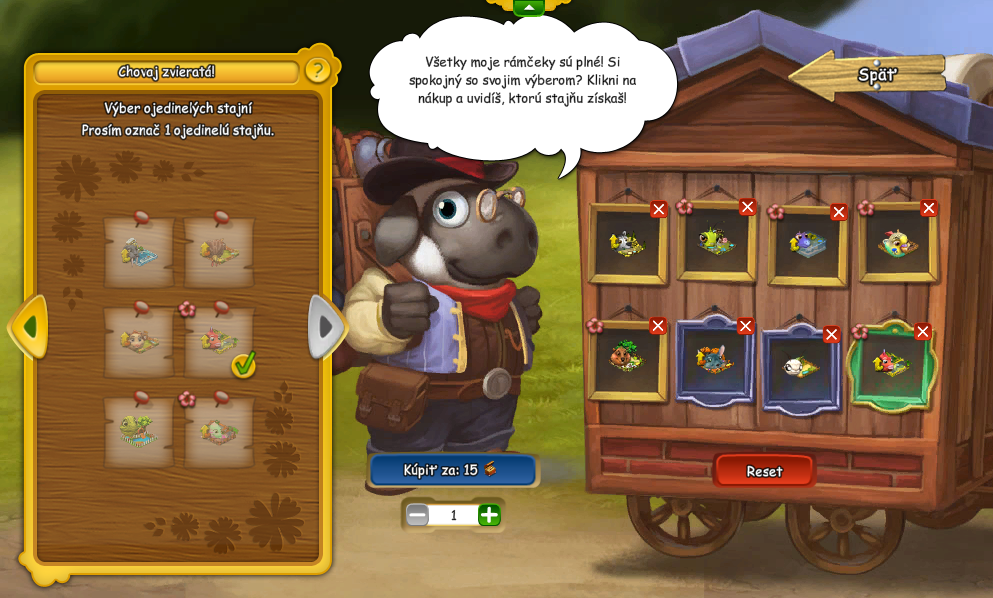993x598 pixels.
Task: Remove the purple creature stable frame
Action: pos(839,212)
